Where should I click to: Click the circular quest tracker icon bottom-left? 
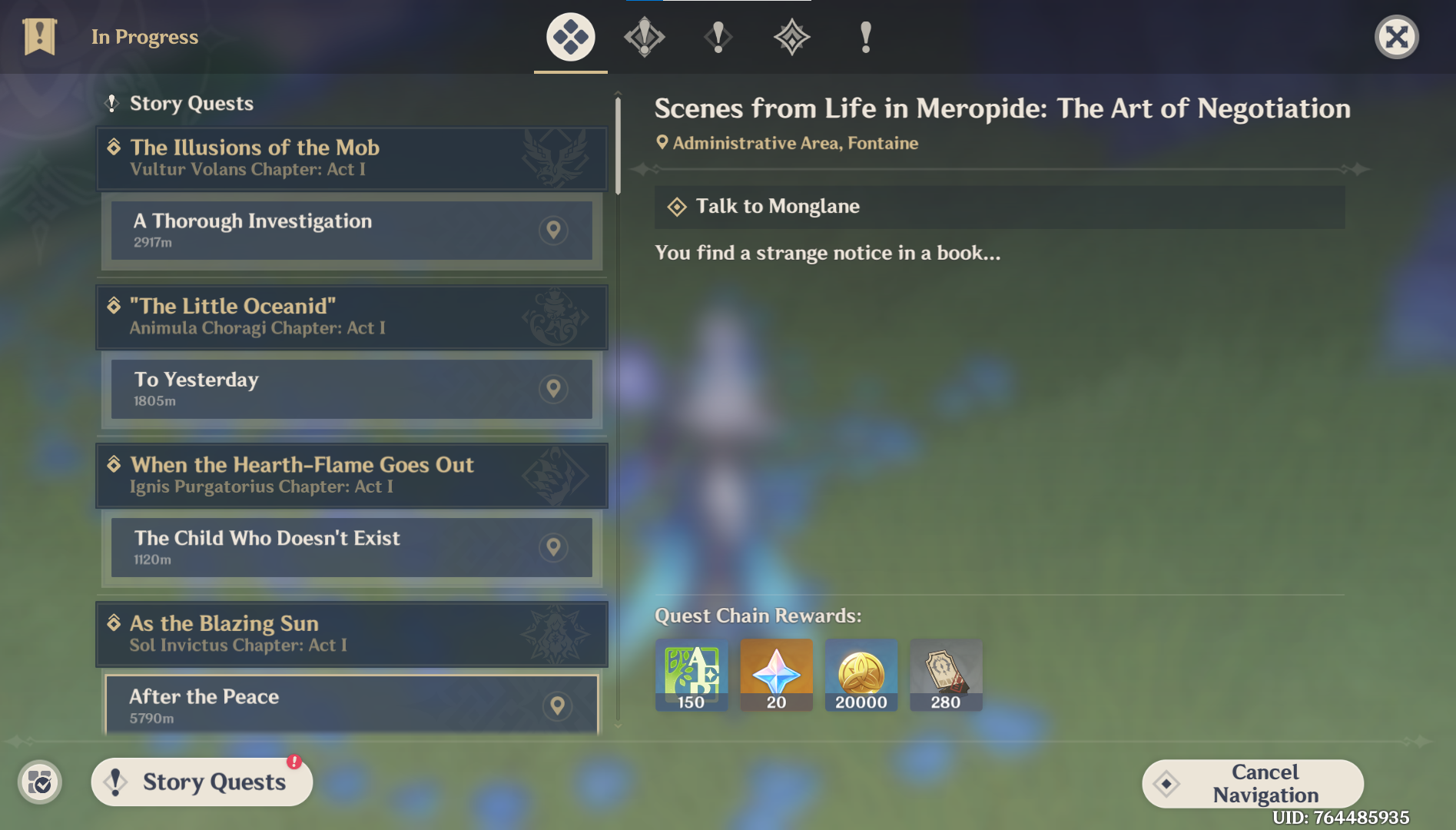click(41, 782)
